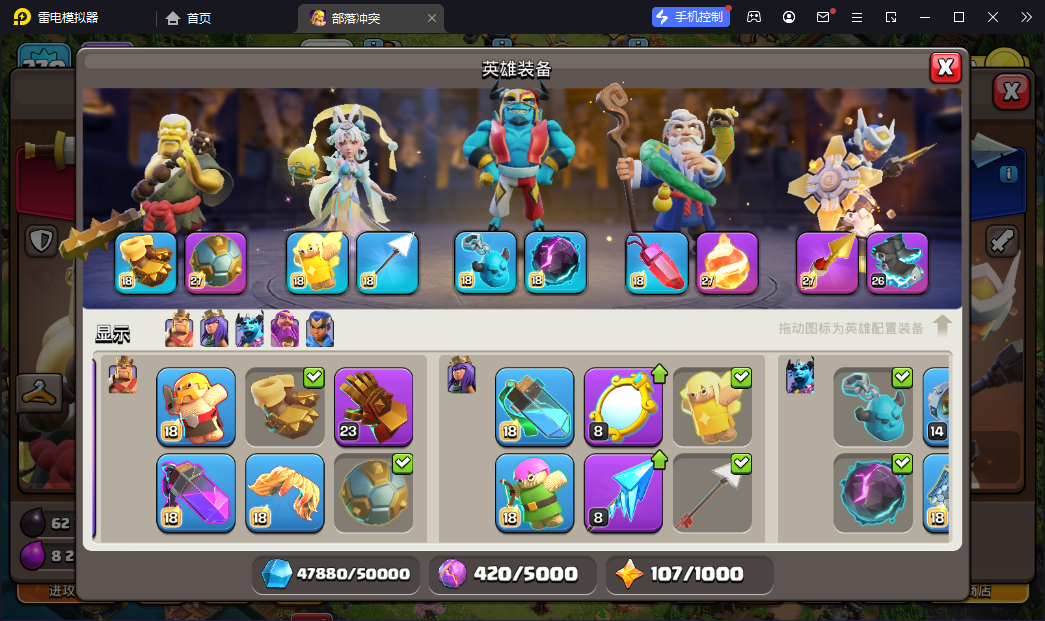Select the Barbarian Puppet equipment
The width and height of the screenshot is (1045, 621).
coord(196,406)
